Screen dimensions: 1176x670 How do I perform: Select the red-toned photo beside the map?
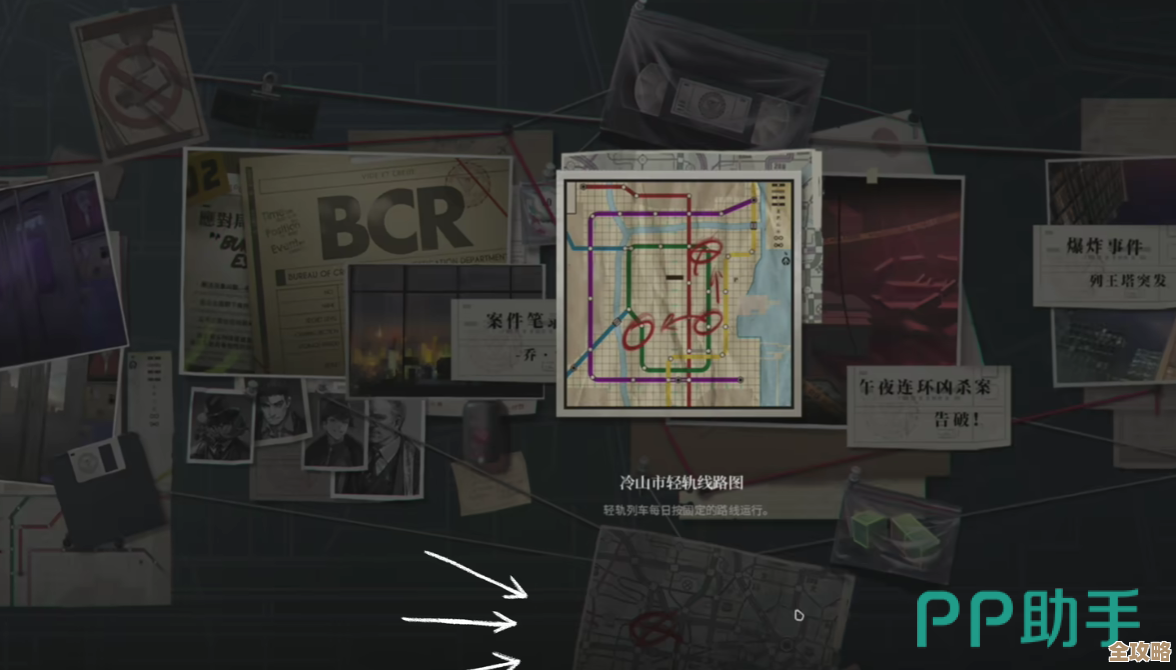tap(885, 270)
